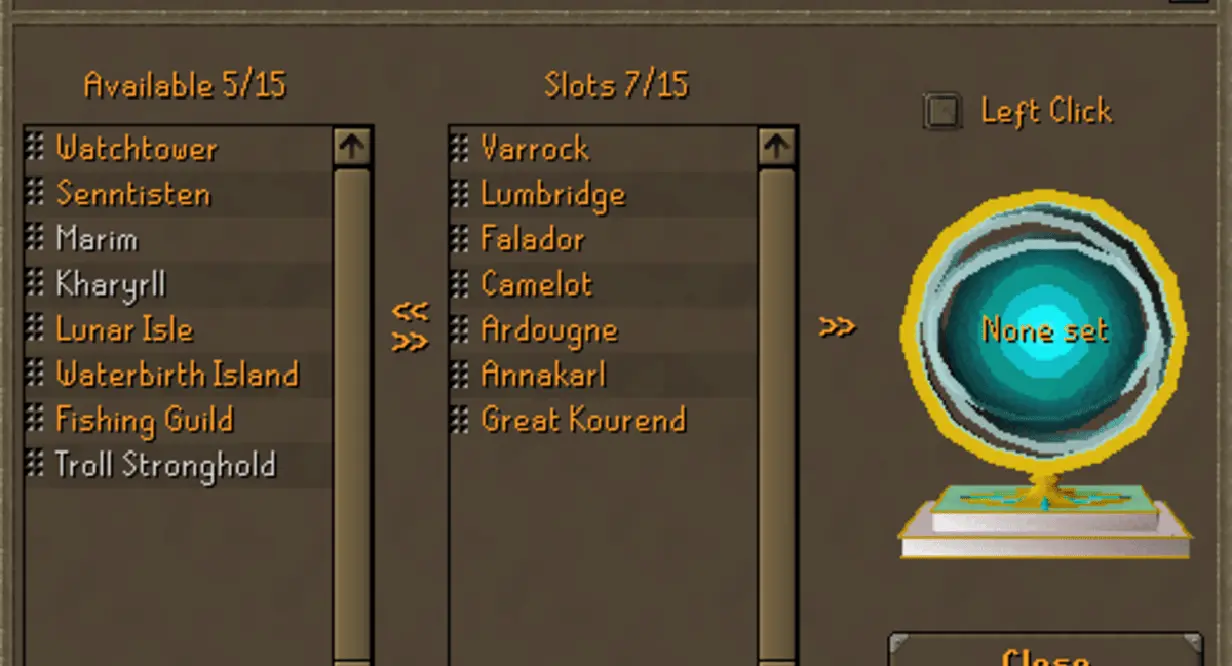Close the teleport nexus window
The width and height of the screenshot is (1232, 666).
pos(1044,652)
